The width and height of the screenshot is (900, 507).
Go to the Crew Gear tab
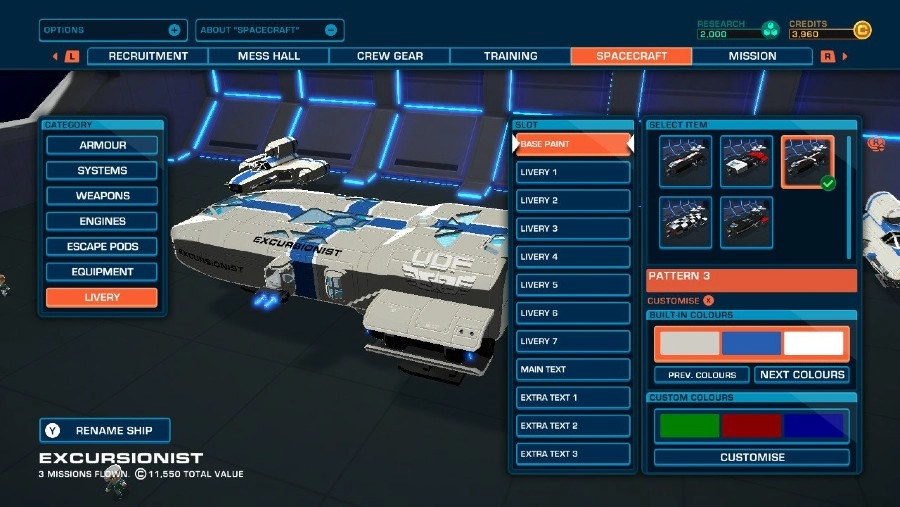coord(390,56)
